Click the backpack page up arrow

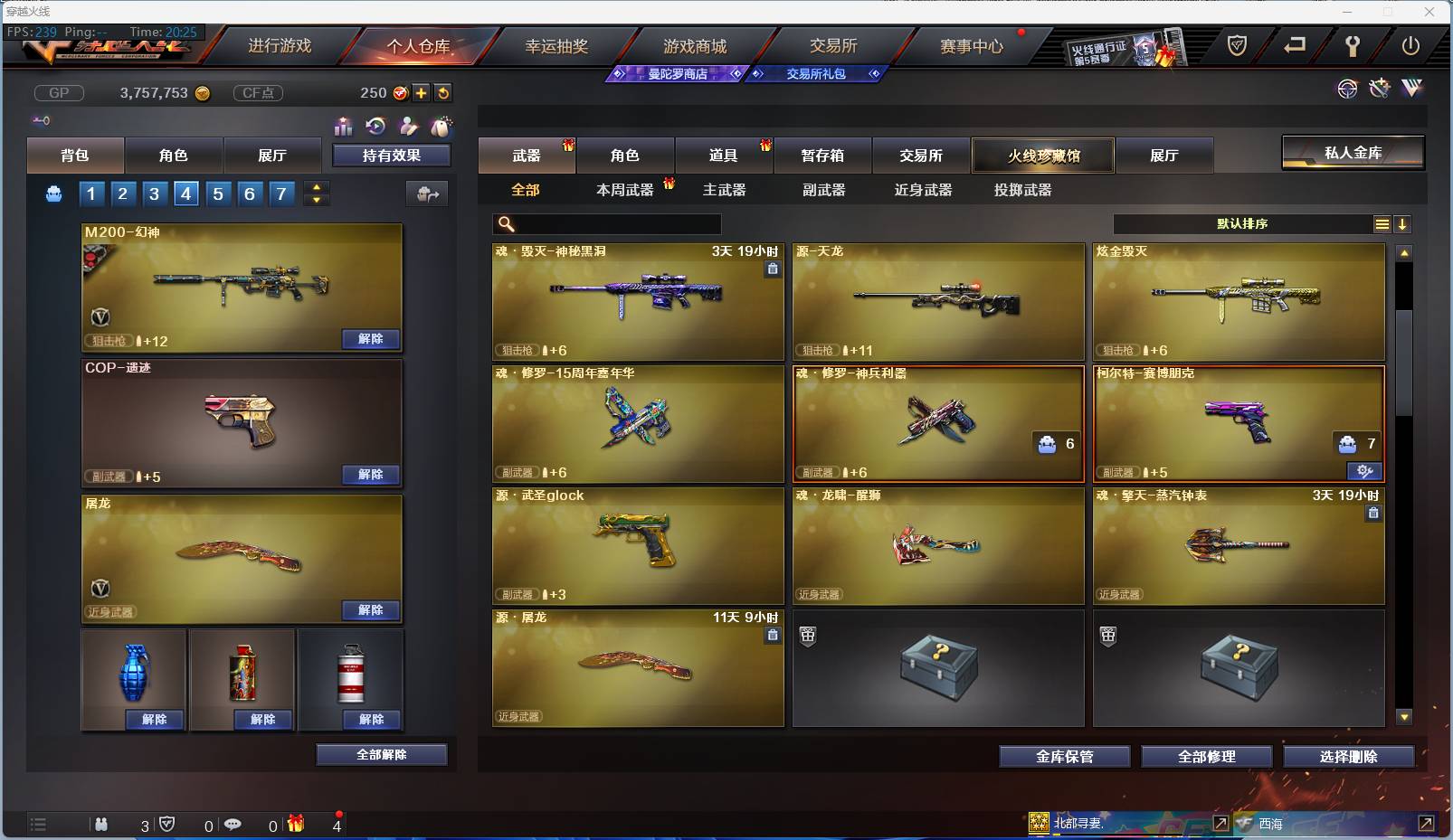click(x=317, y=186)
